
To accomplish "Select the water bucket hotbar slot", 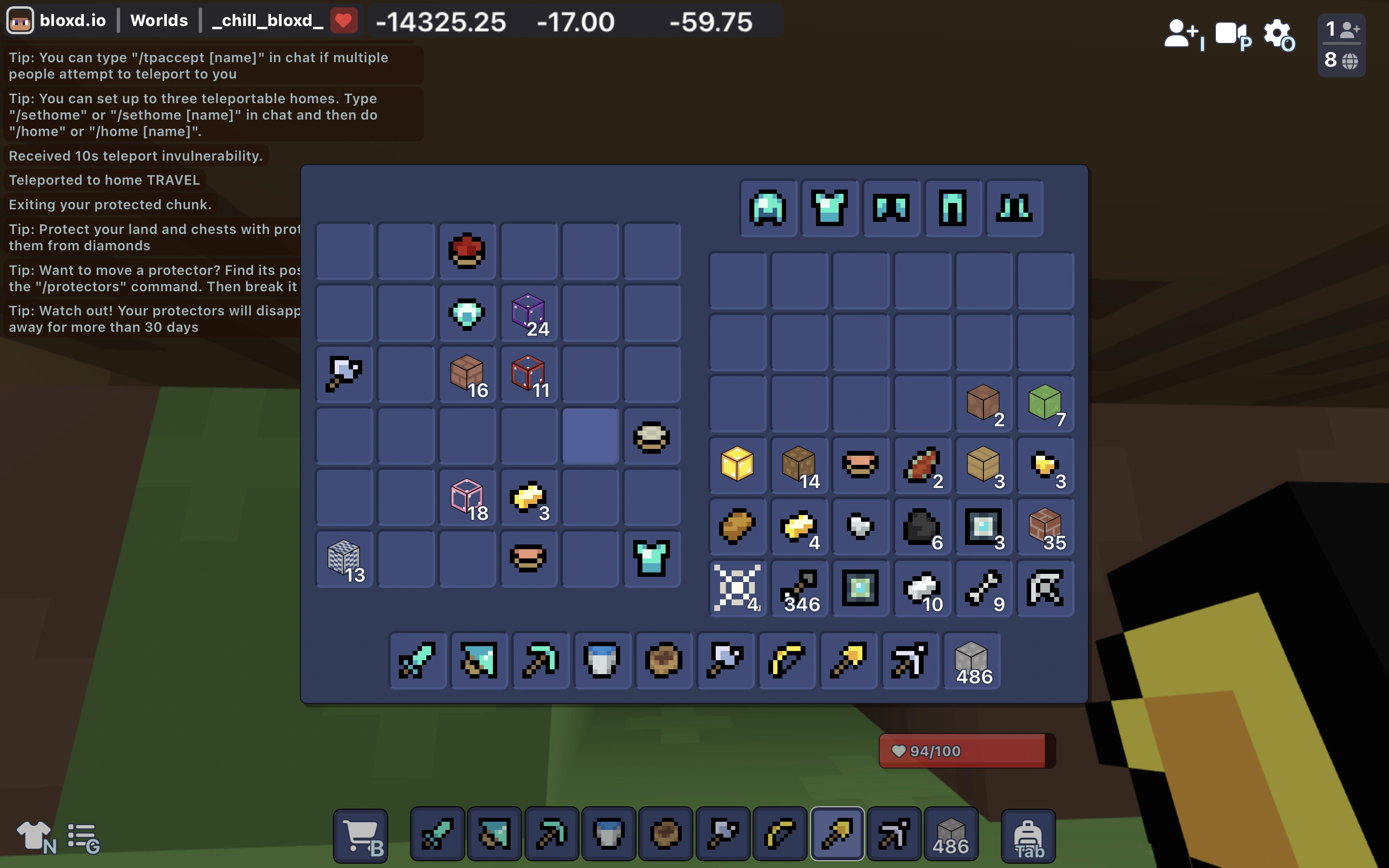I will tap(607, 834).
